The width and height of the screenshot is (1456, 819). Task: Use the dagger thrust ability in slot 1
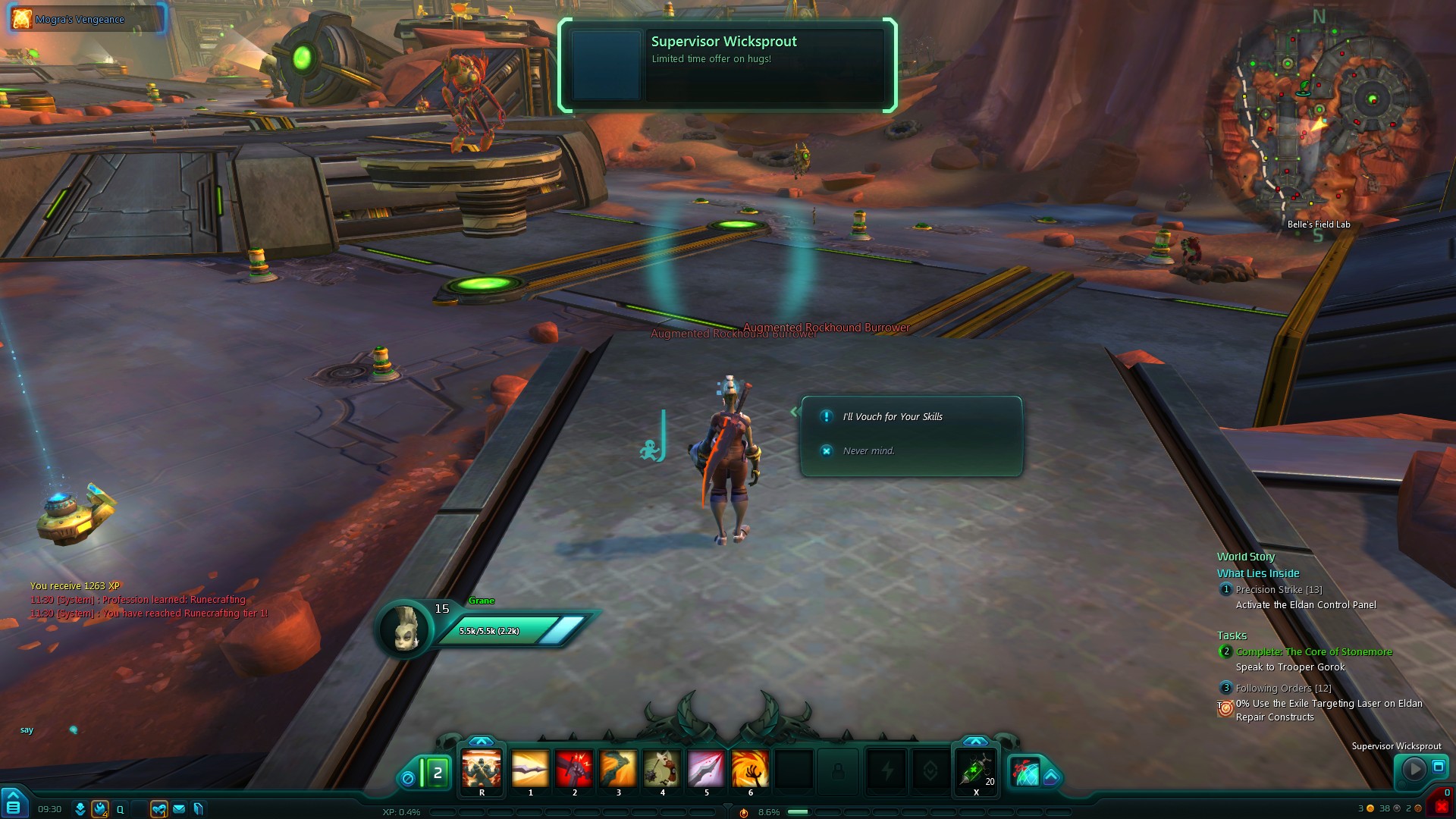530,770
